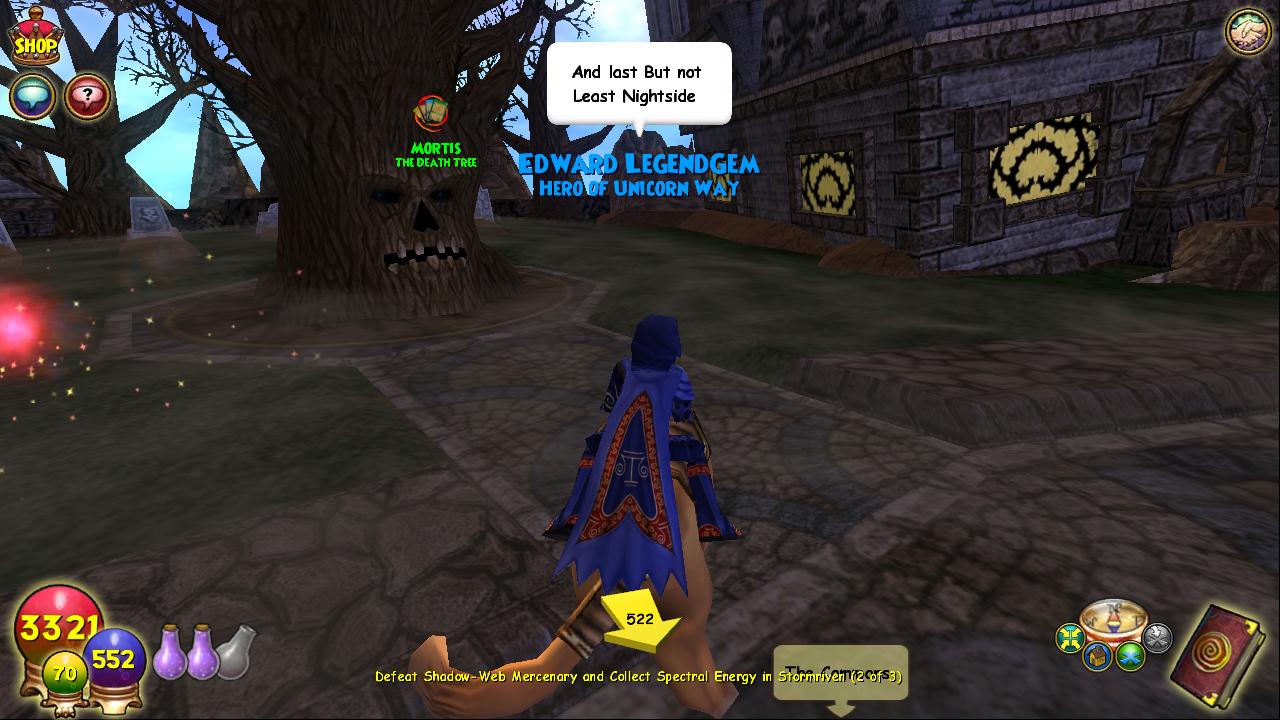Click the quest icon above Mortis
1280x720 pixels.
click(x=432, y=113)
